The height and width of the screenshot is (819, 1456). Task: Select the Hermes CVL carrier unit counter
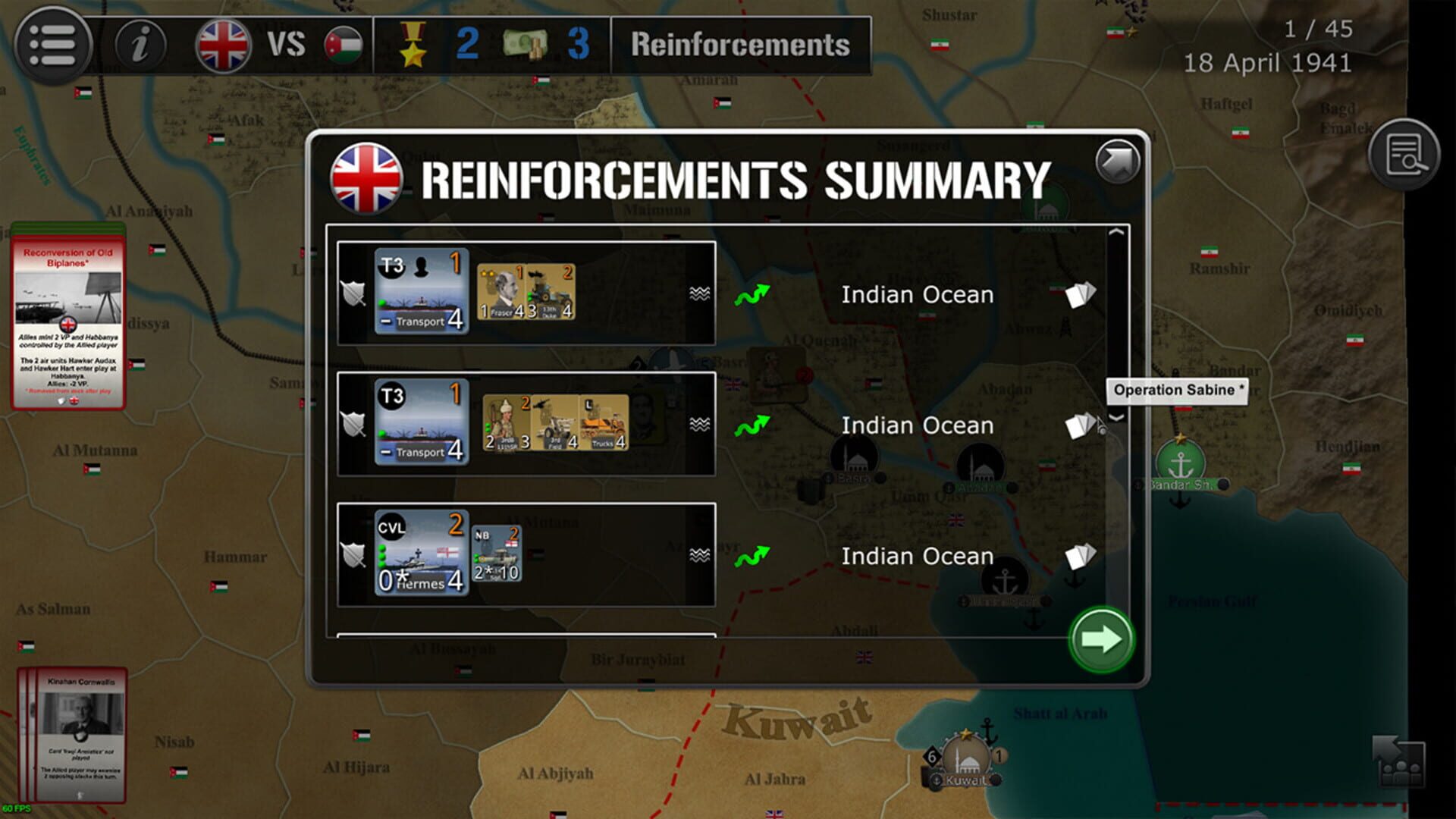point(422,551)
